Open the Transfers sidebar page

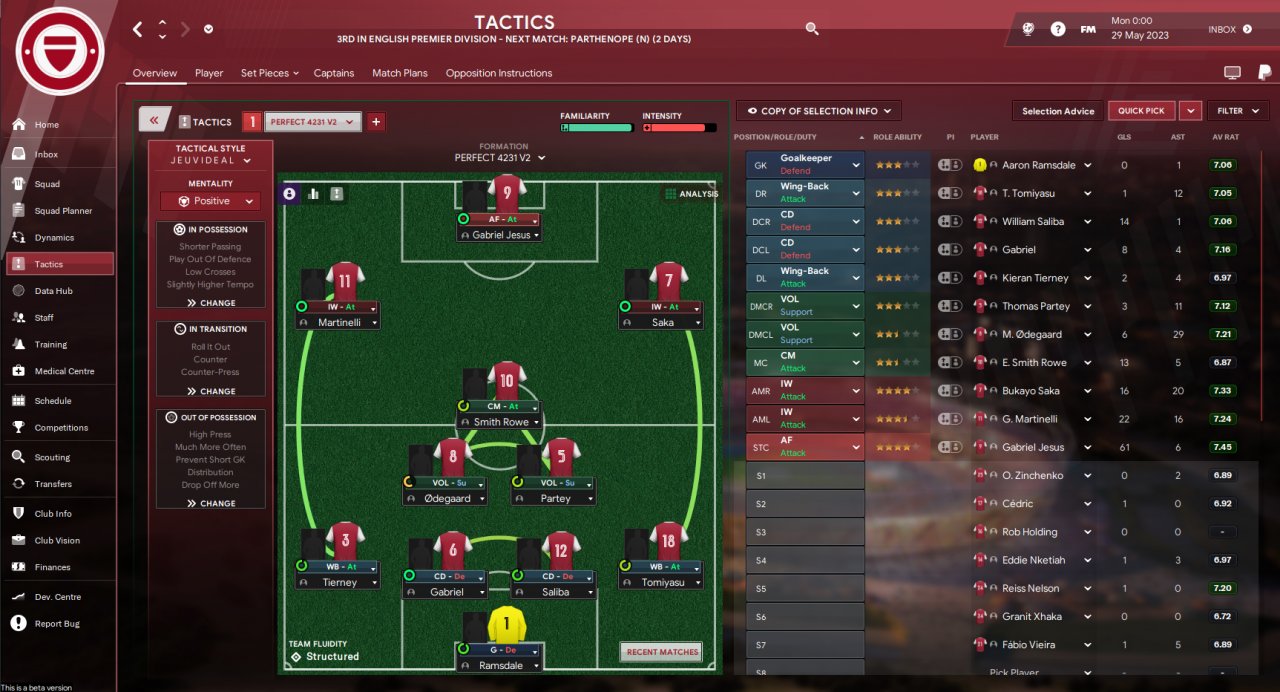[52, 484]
